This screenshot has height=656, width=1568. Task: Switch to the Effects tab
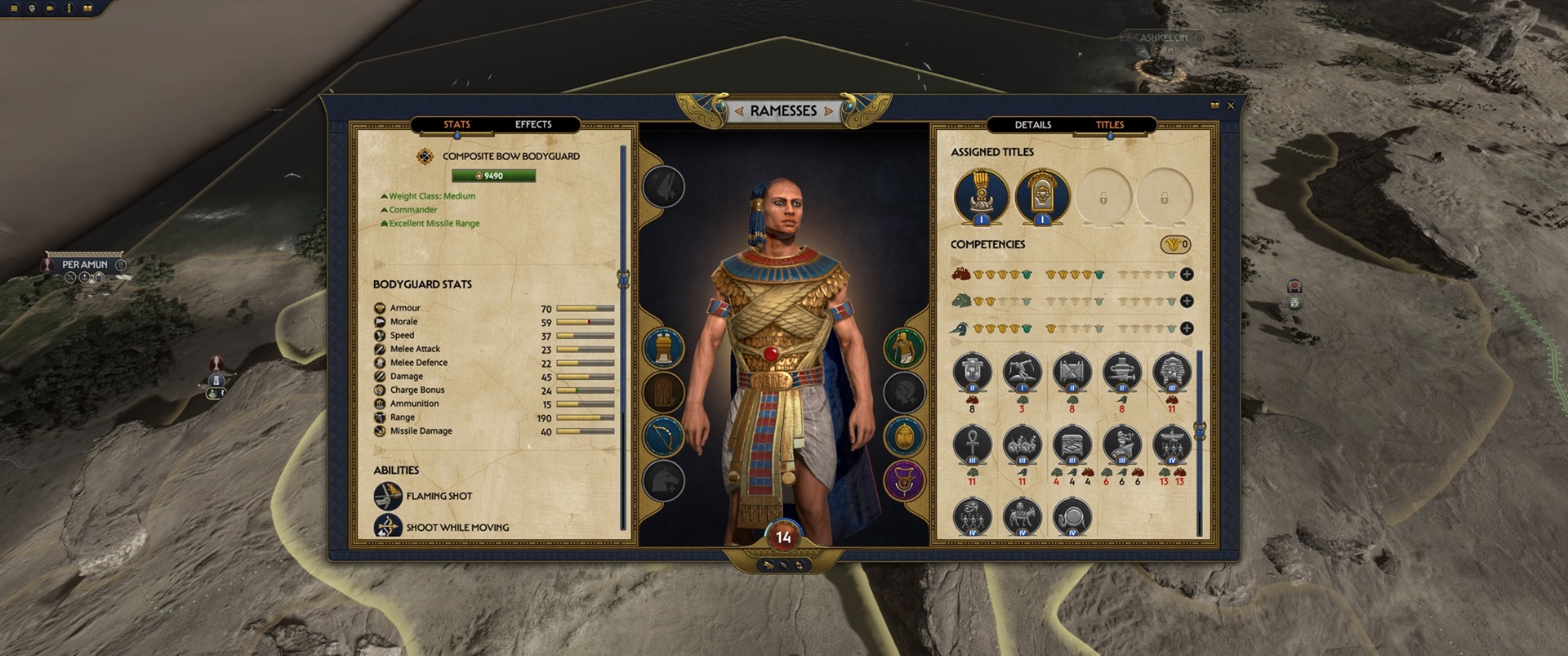pos(533,124)
